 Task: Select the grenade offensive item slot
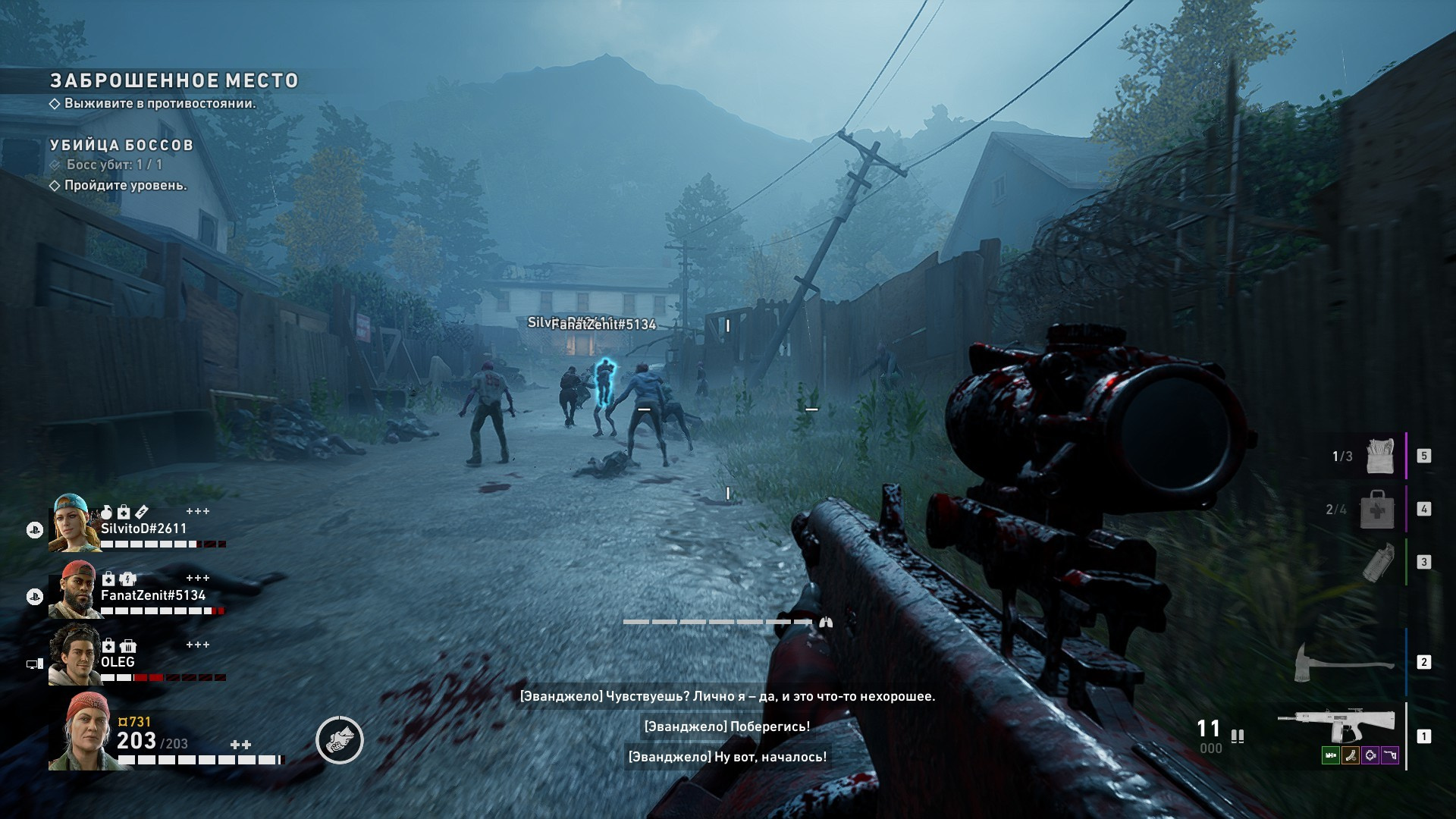tap(1376, 562)
